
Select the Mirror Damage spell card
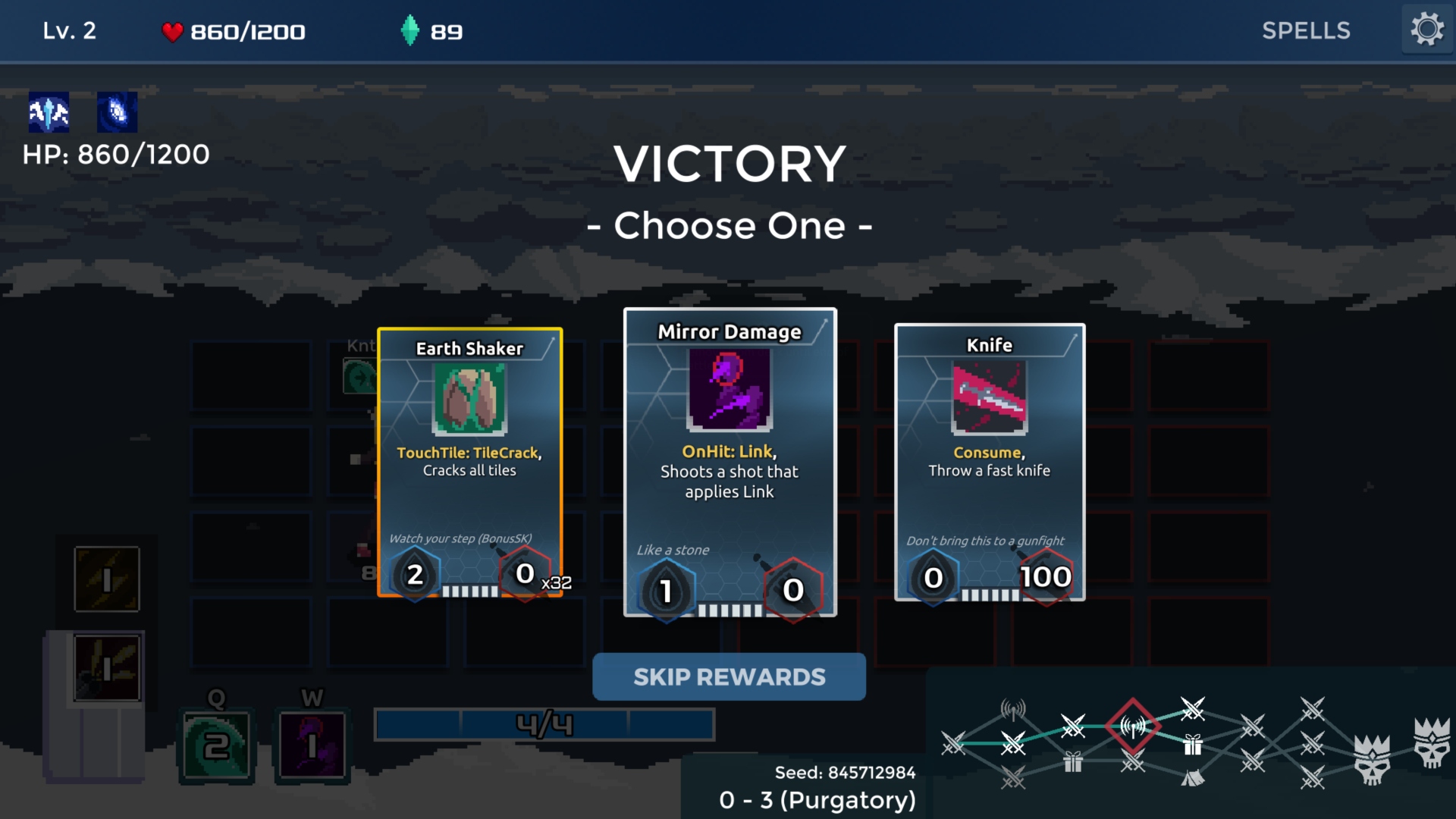tap(730, 463)
